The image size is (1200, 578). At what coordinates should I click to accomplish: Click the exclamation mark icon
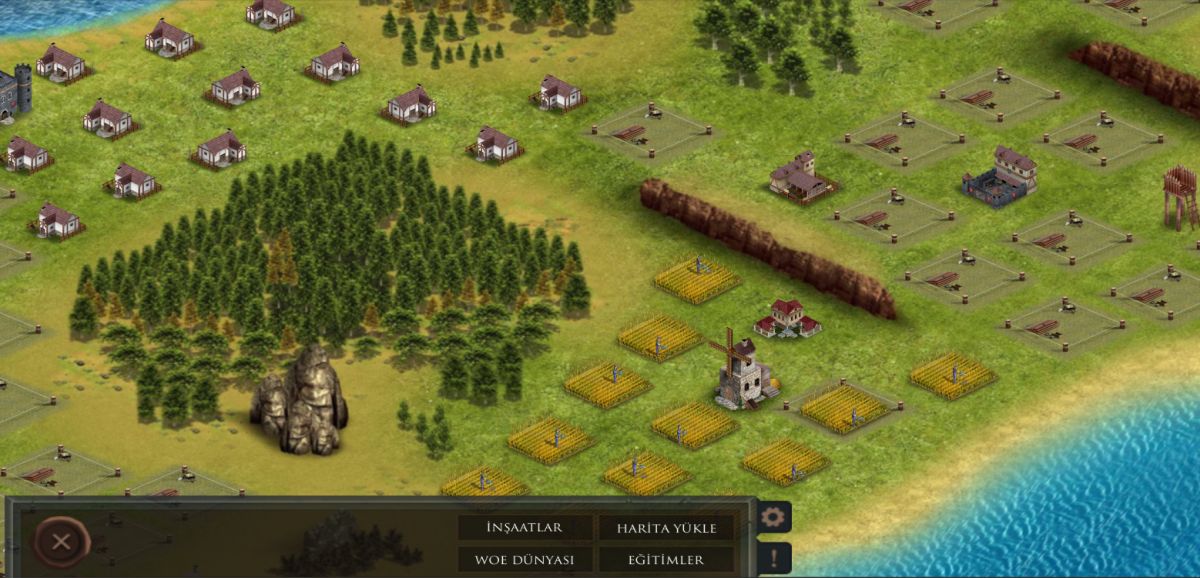(x=774, y=557)
